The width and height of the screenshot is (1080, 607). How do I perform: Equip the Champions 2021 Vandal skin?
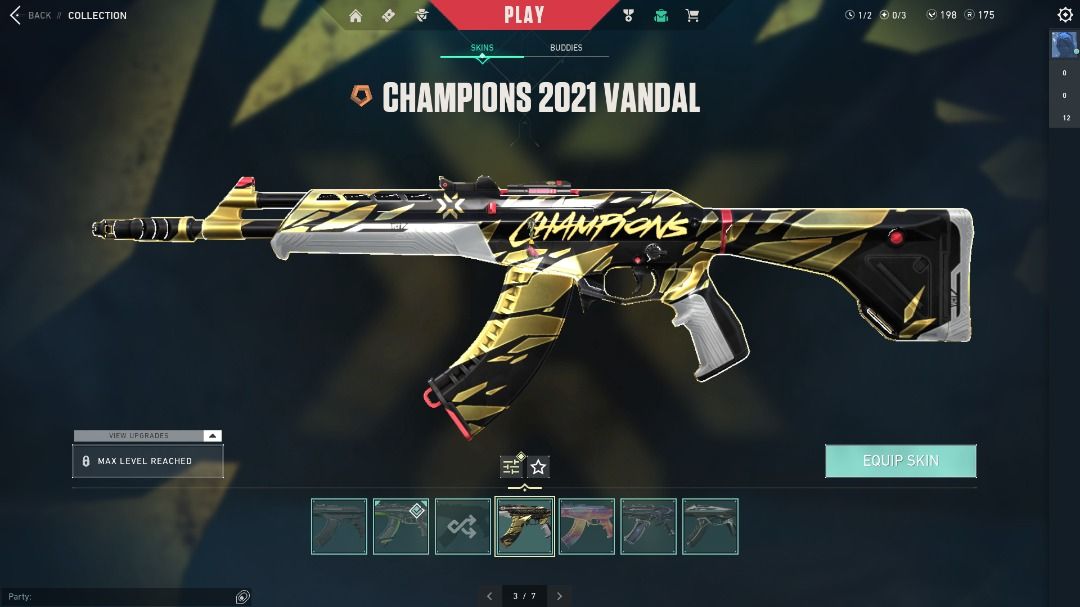click(x=900, y=461)
